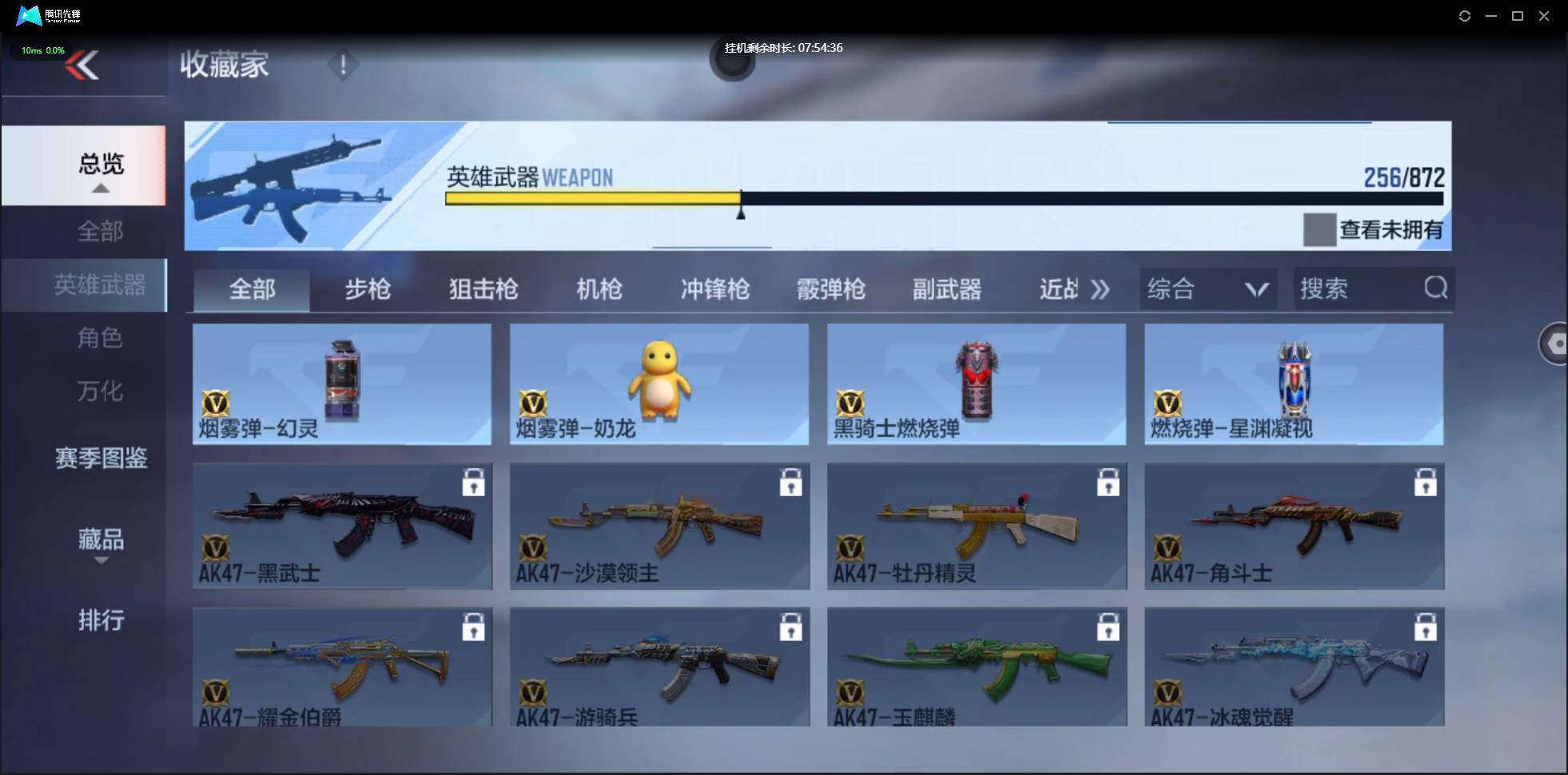Open the 排行 rankings page
This screenshot has height=775, width=1568.
[101, 621]
